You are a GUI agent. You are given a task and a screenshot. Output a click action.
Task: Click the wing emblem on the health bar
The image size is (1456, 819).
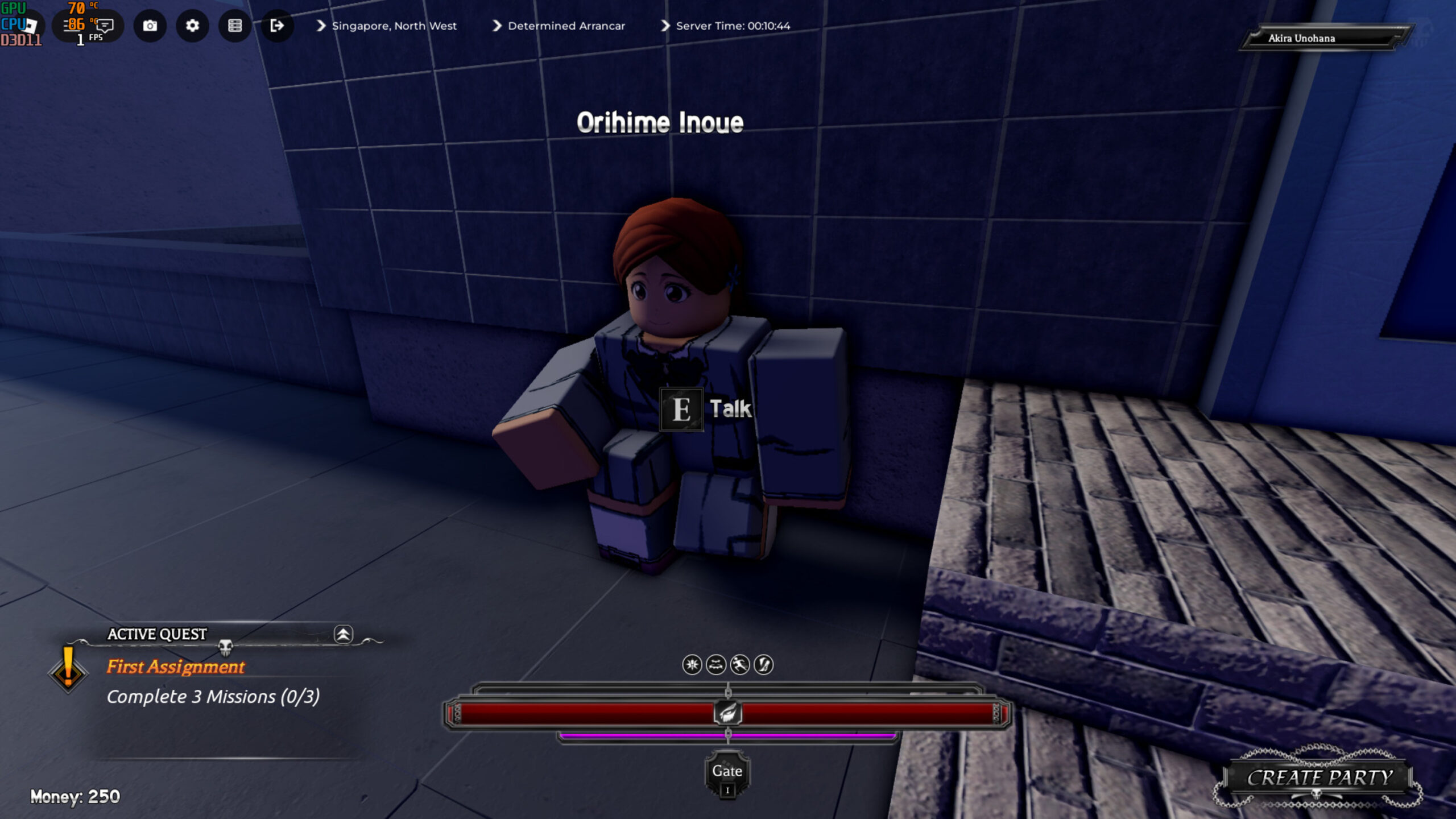(x=727, y=713)
